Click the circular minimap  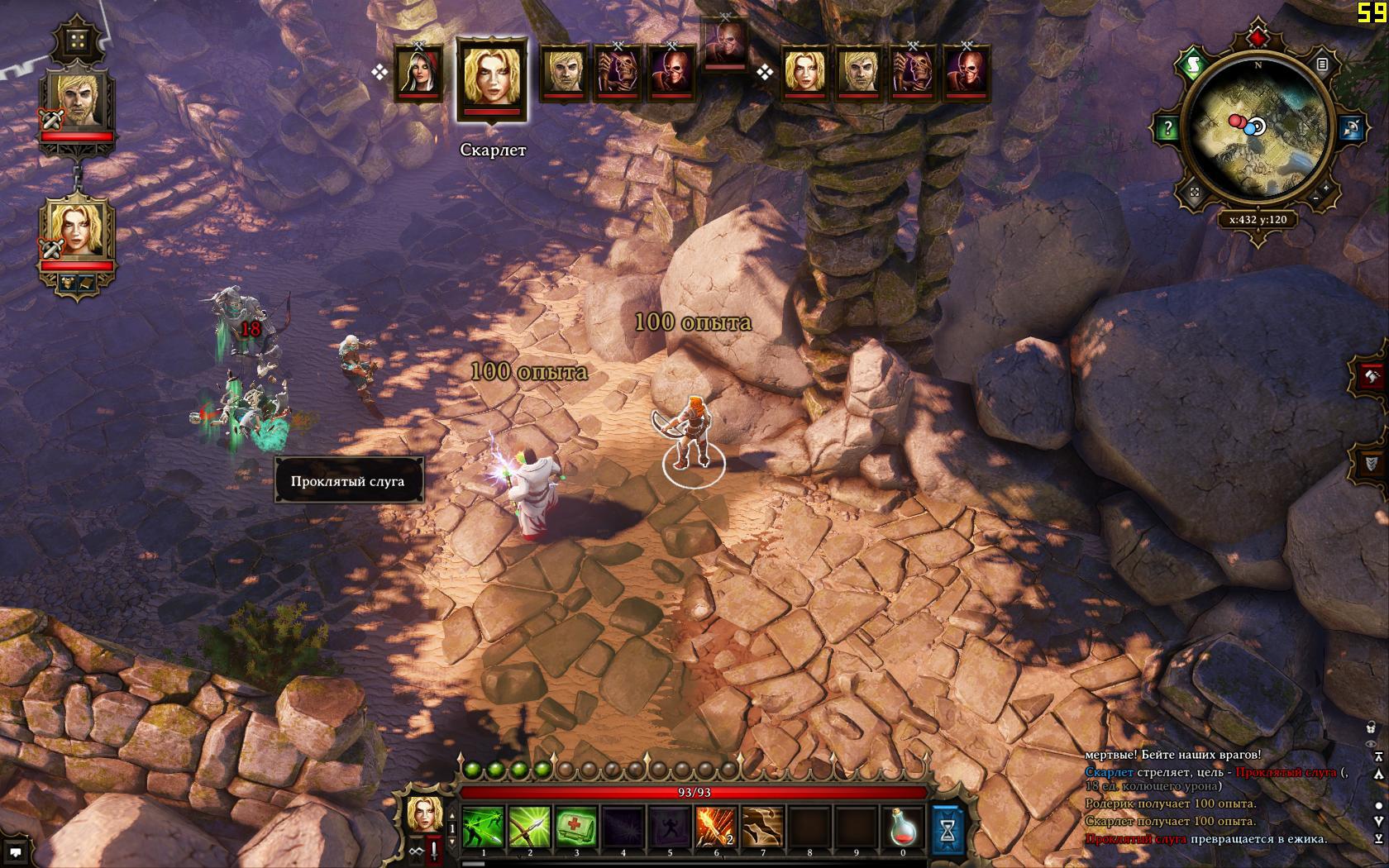coord(1258,127)
